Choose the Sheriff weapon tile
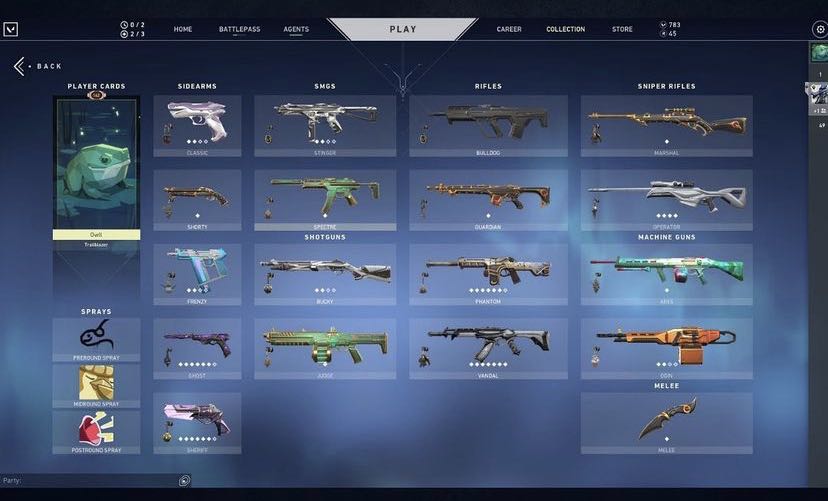The width and height of the screenshot is (828, 501). tap(197, 422)
